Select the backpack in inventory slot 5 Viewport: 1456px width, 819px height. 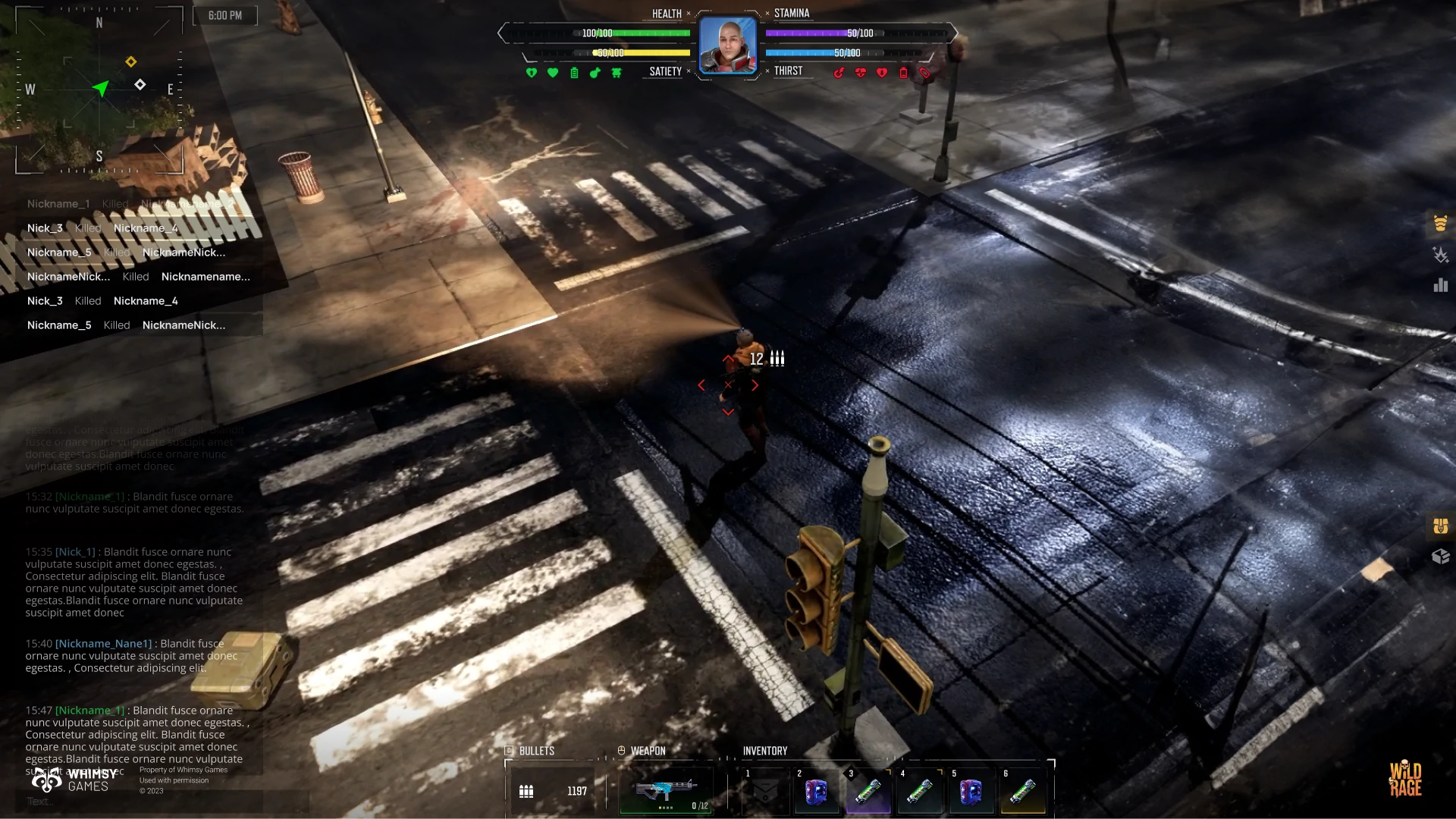tap(971, 792)
